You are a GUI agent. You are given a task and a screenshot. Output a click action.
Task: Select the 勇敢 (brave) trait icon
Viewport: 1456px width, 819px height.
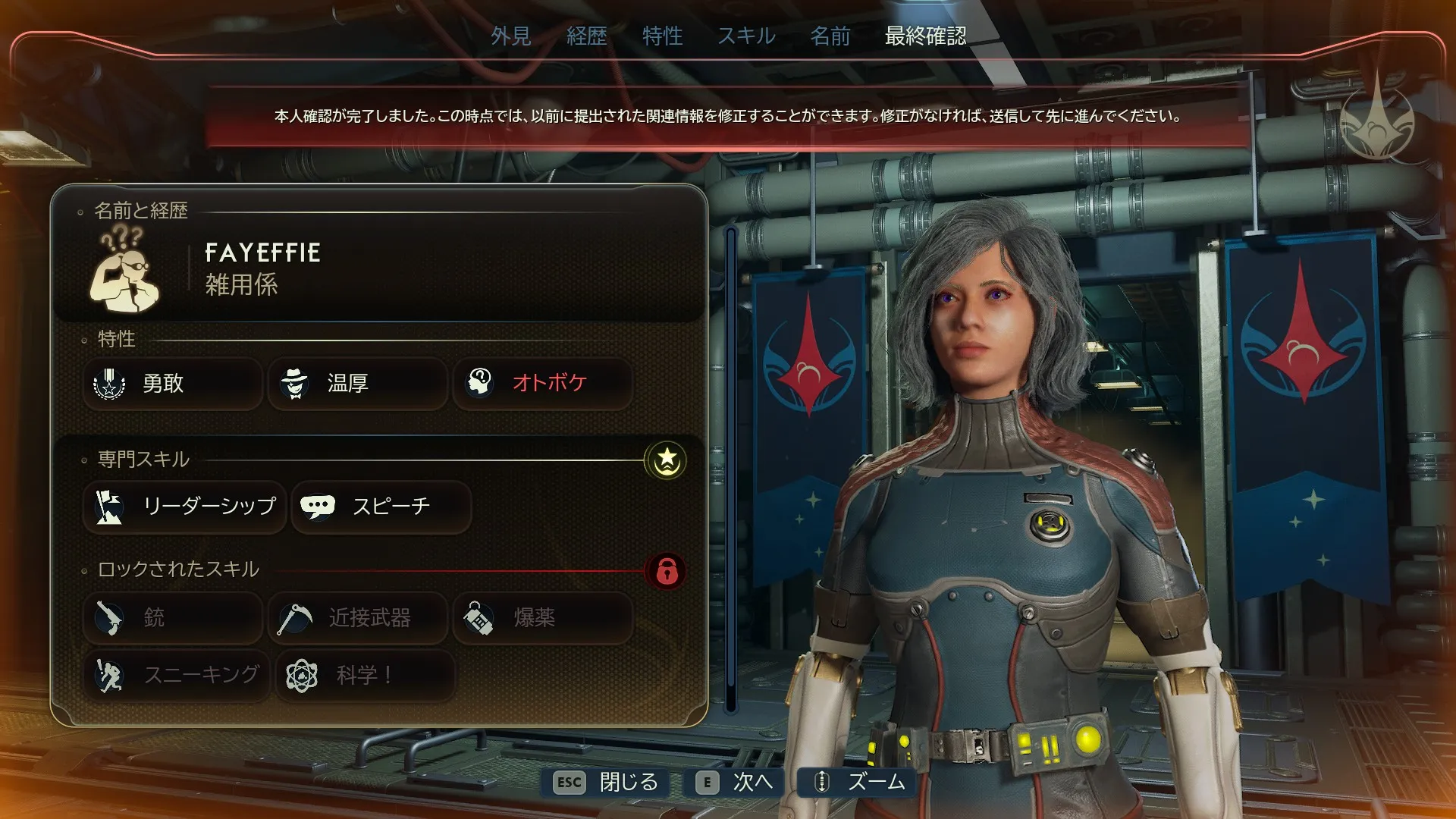111,384
